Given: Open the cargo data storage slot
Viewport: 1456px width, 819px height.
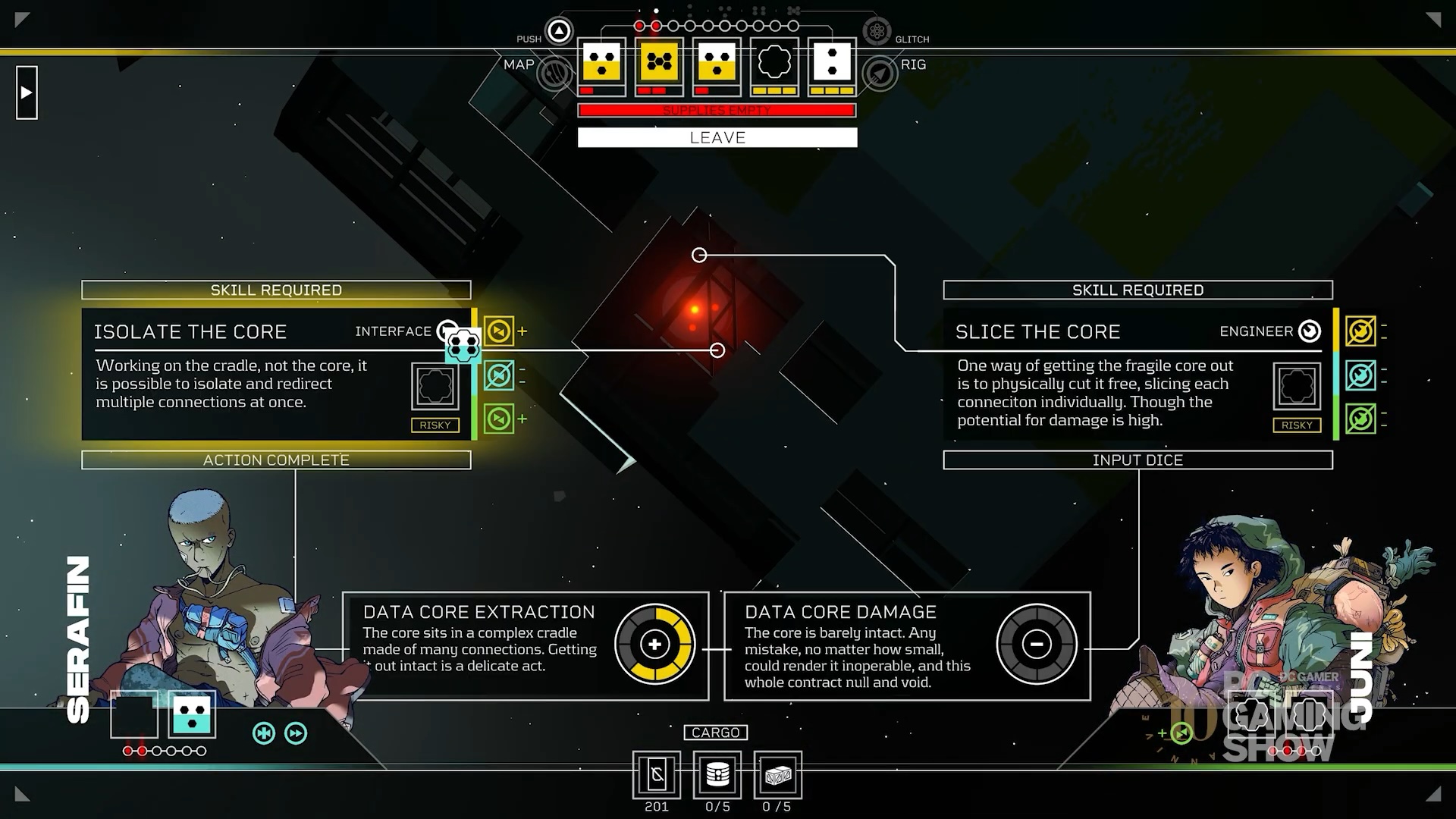Looking at the screenshot, I should click(717, 774).
